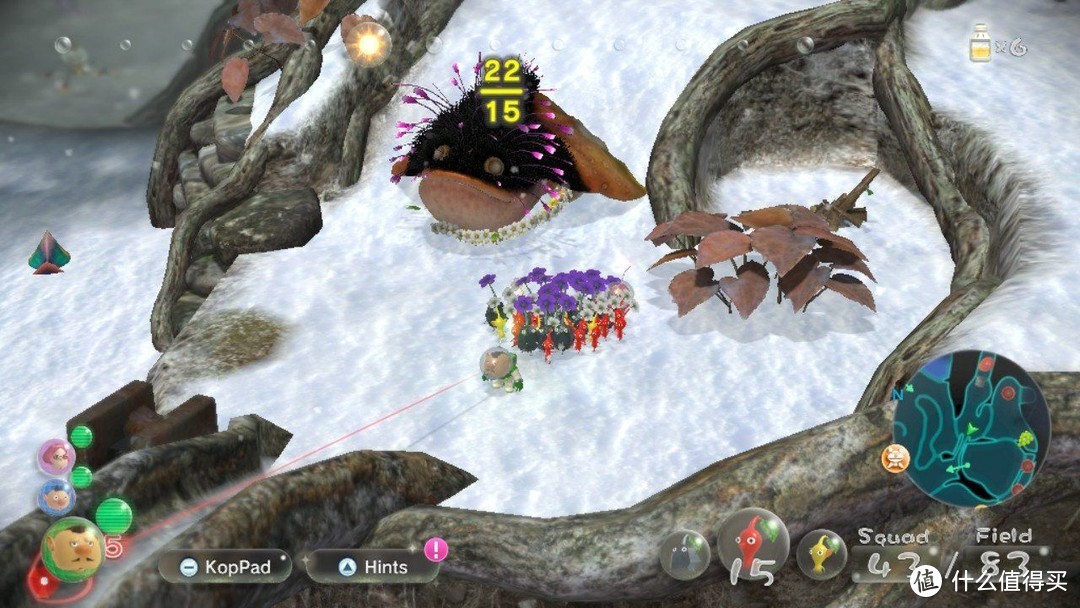Select the Red Pikmin bubble
Image resolution: width=1080 pixels, height=608 pixels.
[753, 545]
